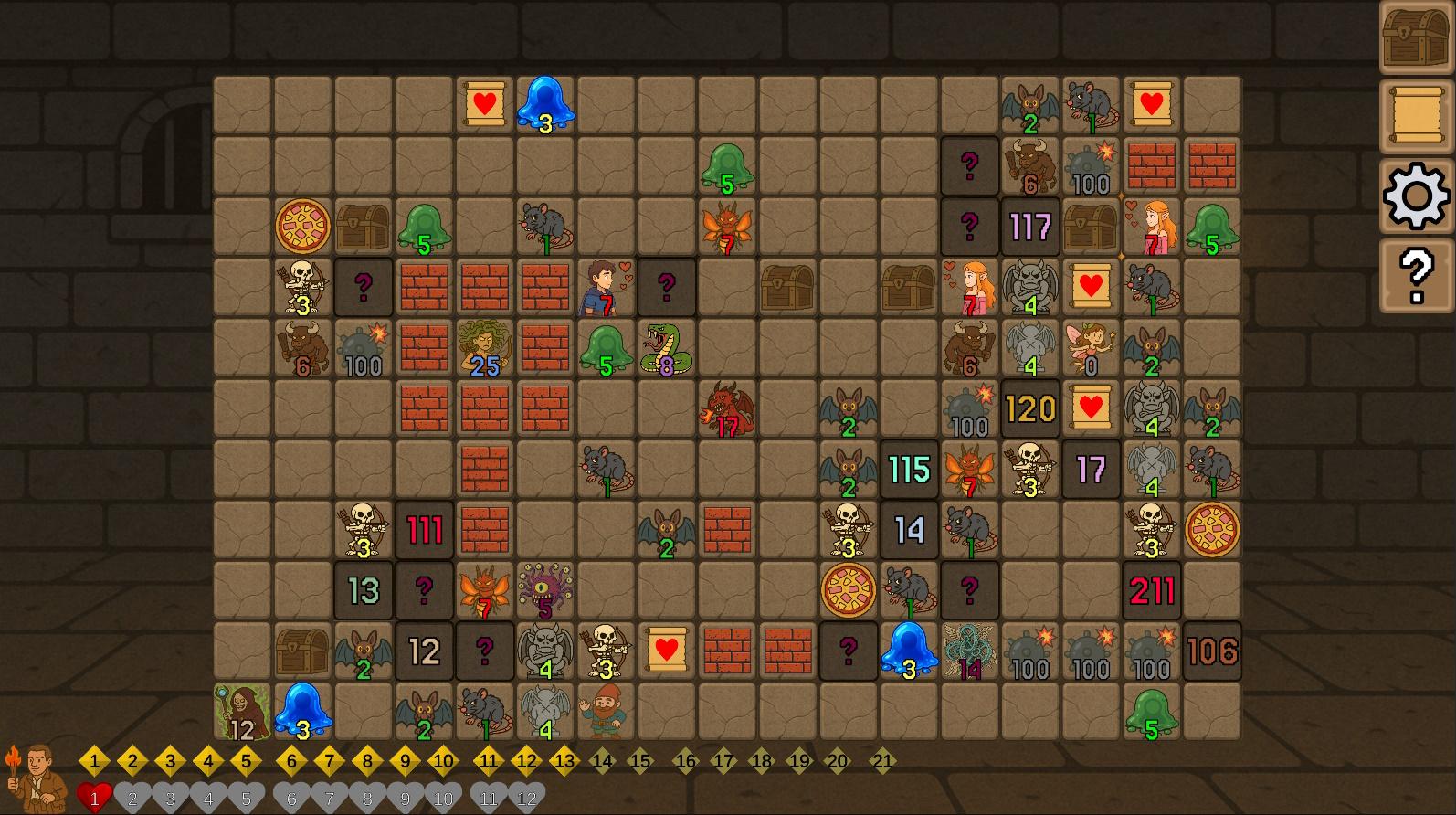
Task: Select the blue slime marked 3 at top
Action: 545,103
